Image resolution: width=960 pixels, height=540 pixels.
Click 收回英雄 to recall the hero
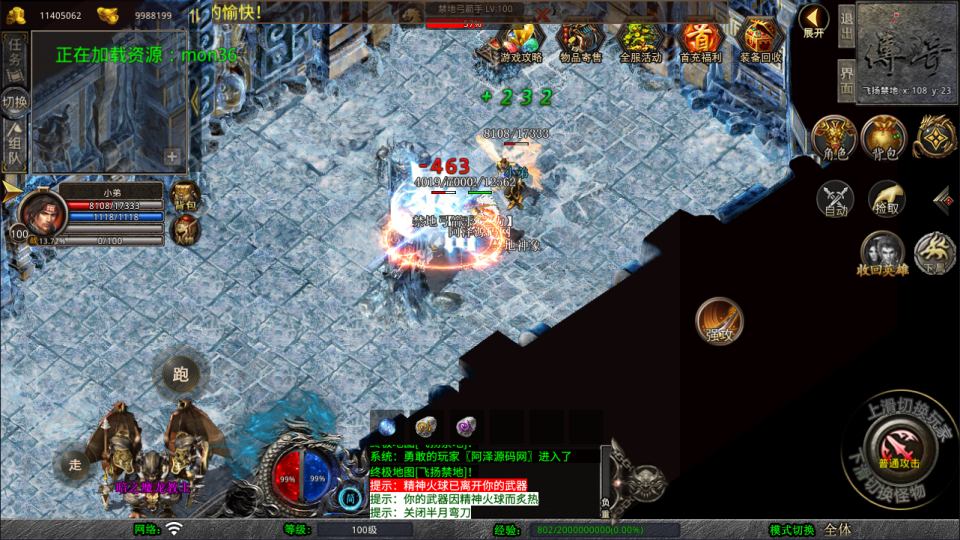pos(881,253)
